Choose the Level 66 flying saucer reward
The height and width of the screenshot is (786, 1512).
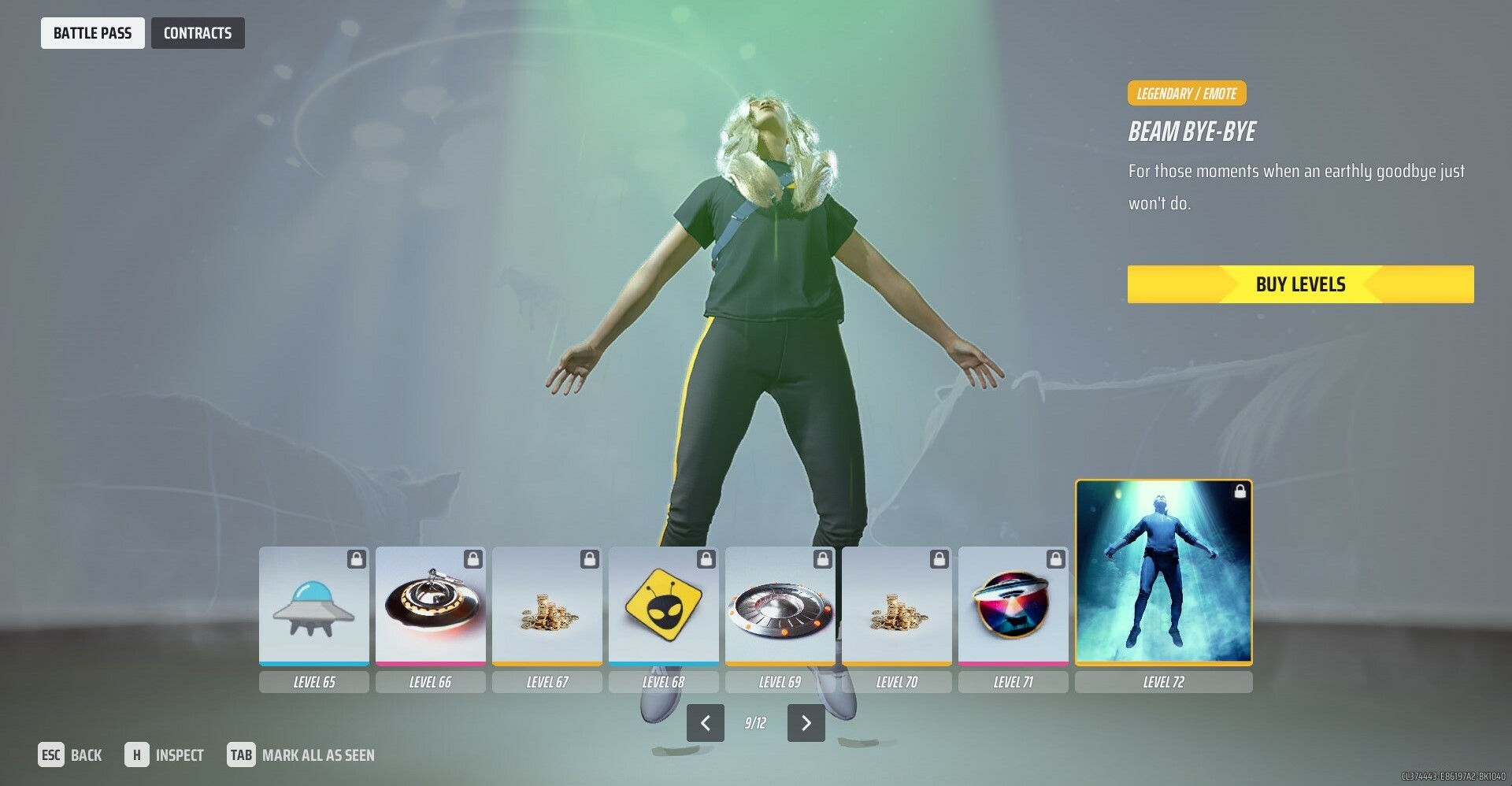[430, 606]
